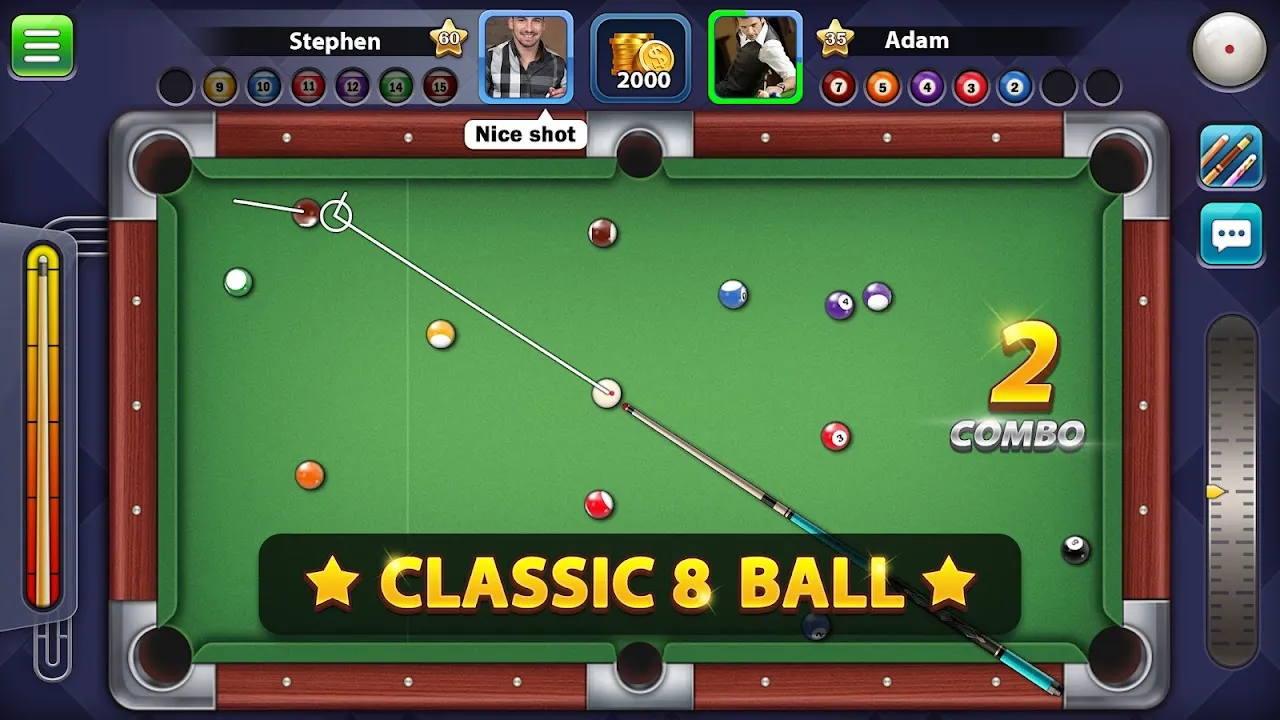Open the hamburger menu
Image resolution: width=1280 pixels, height=720 pixels.
[41, 44]
